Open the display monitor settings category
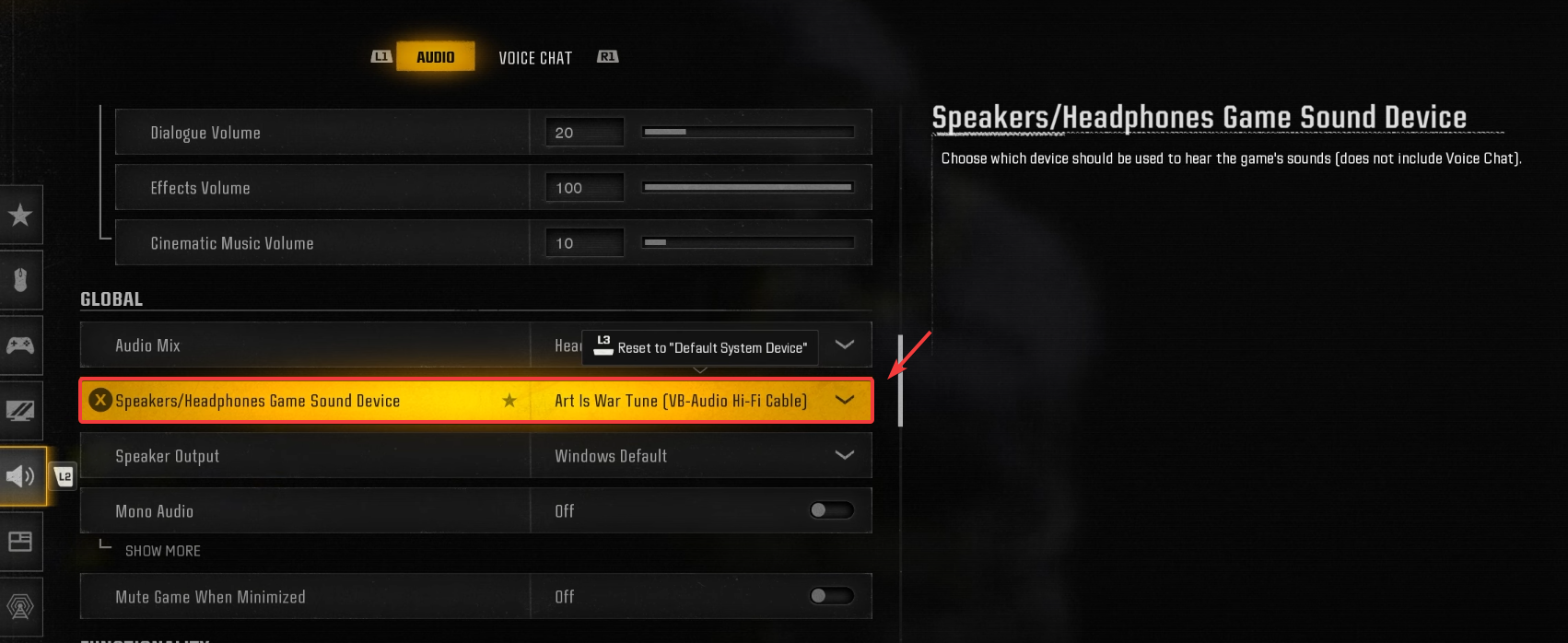Screen dimensions: 1568x643 tap(20, 411)
